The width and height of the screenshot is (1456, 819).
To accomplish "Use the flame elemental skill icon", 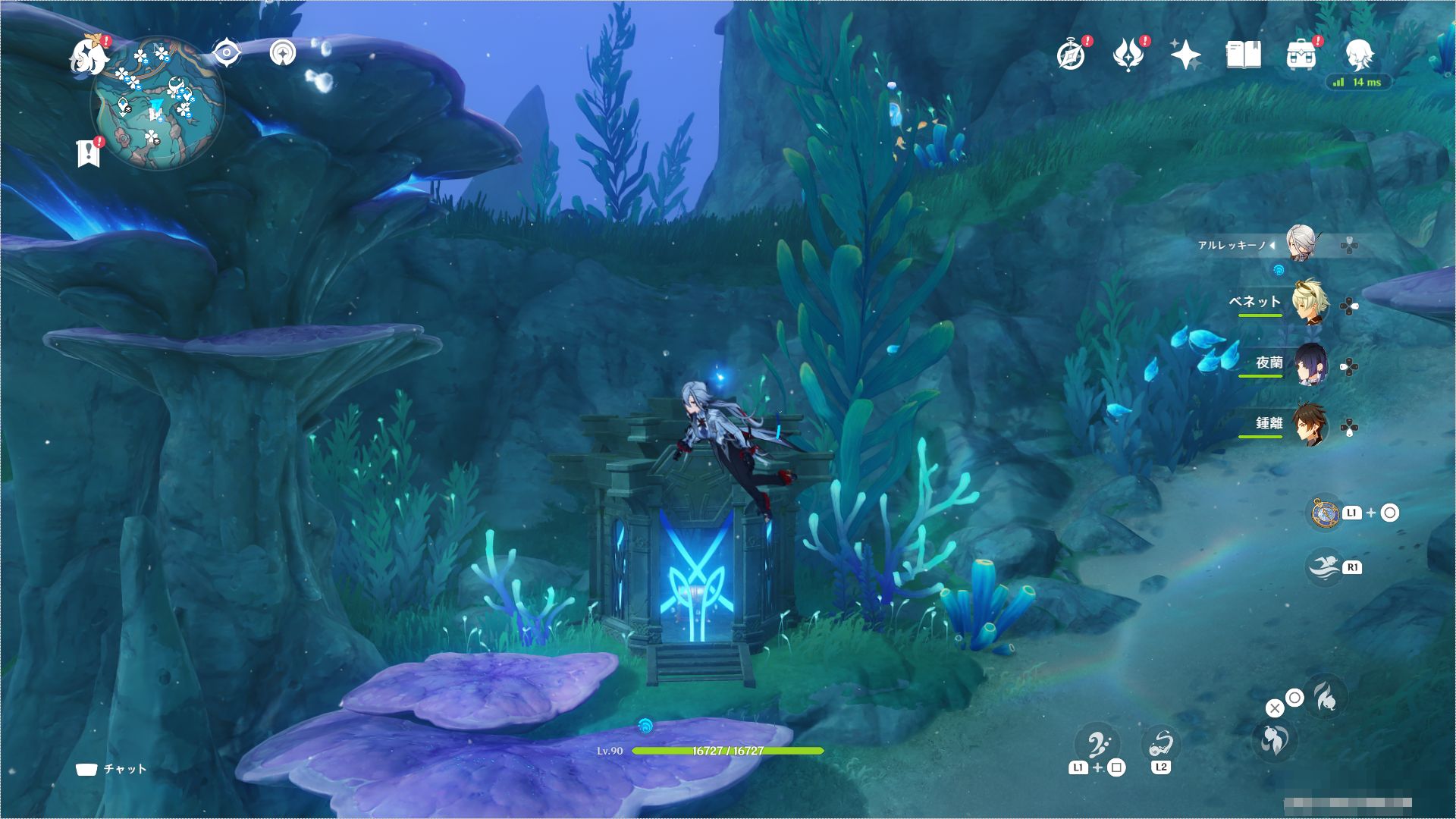I will click(1326, 695).
